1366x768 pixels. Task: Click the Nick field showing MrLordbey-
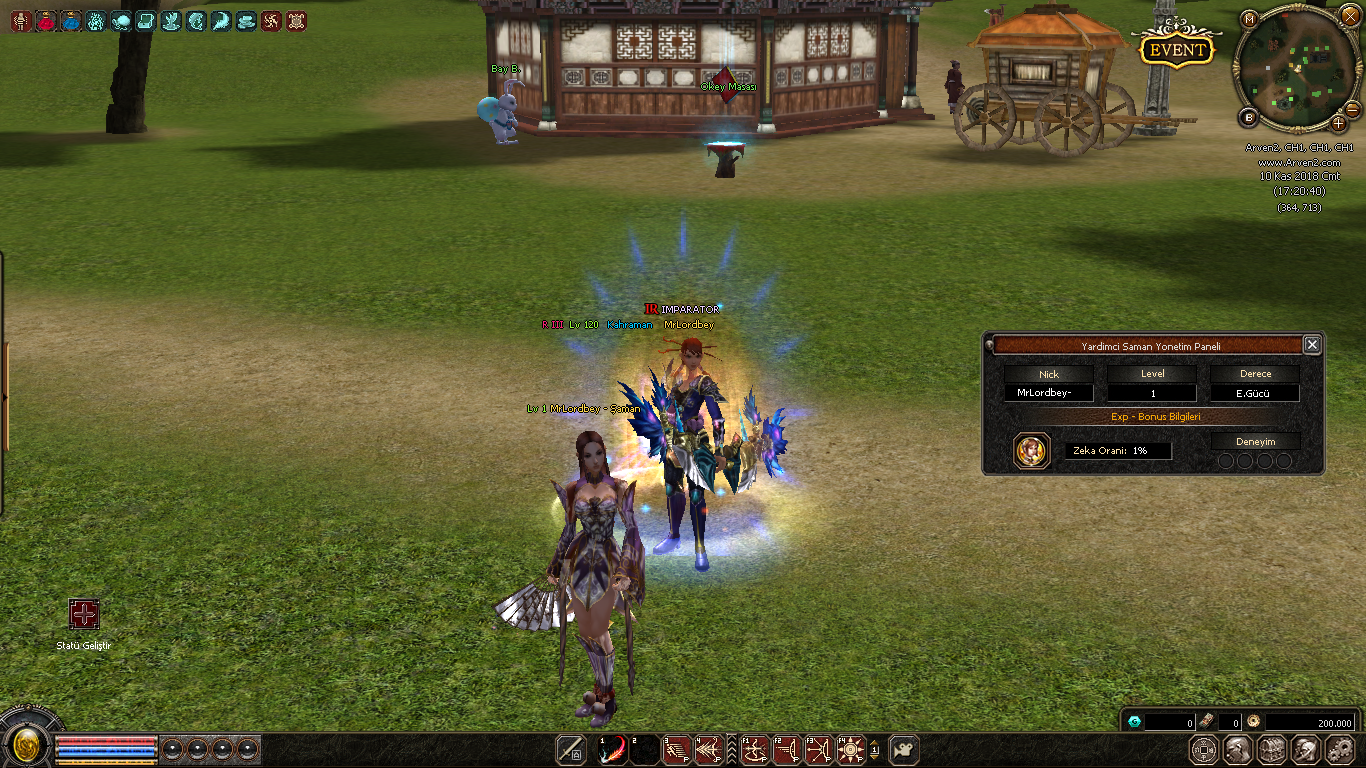(1048, 392)
